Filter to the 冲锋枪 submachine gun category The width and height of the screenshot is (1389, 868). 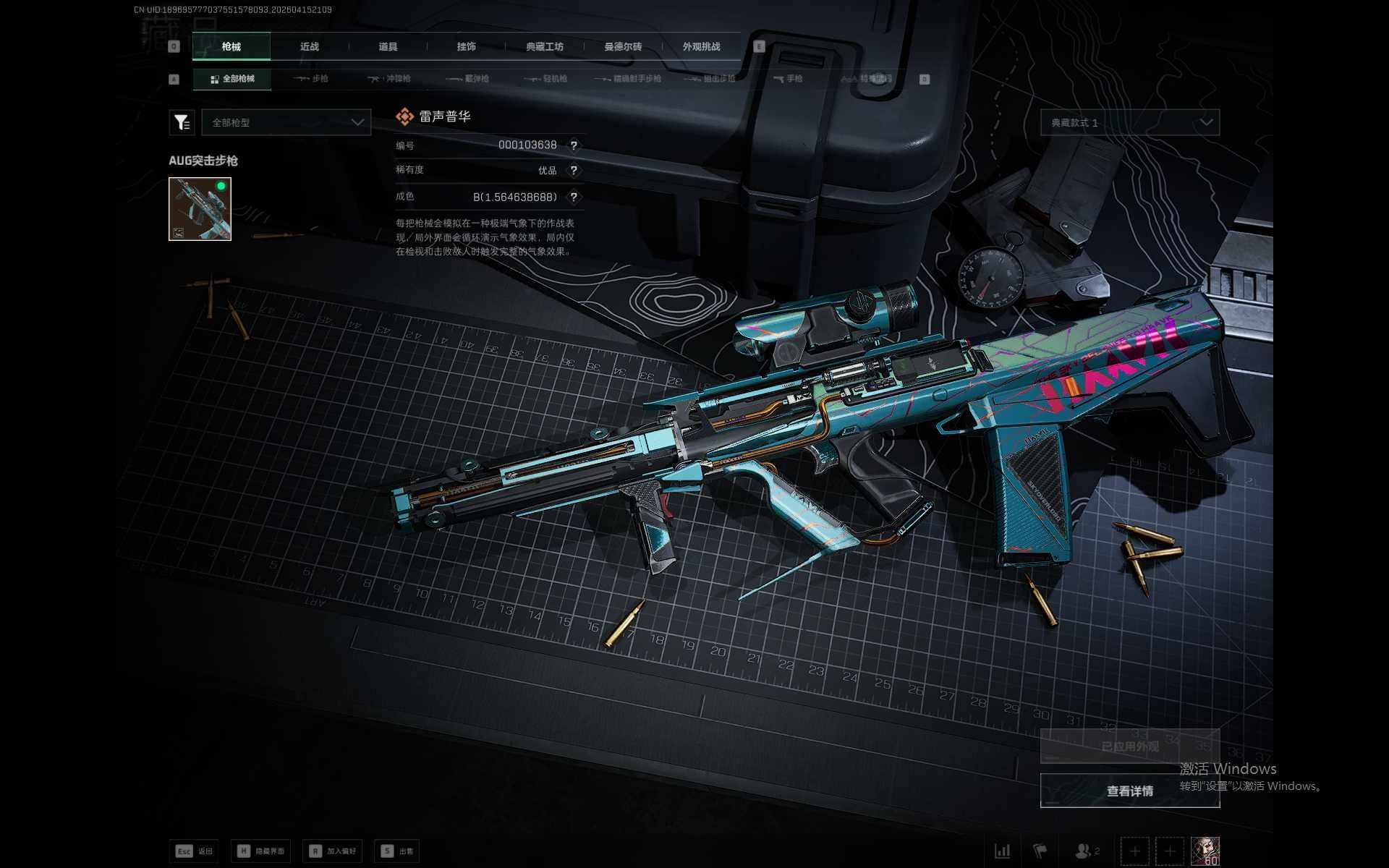click(x=390, y=79)
